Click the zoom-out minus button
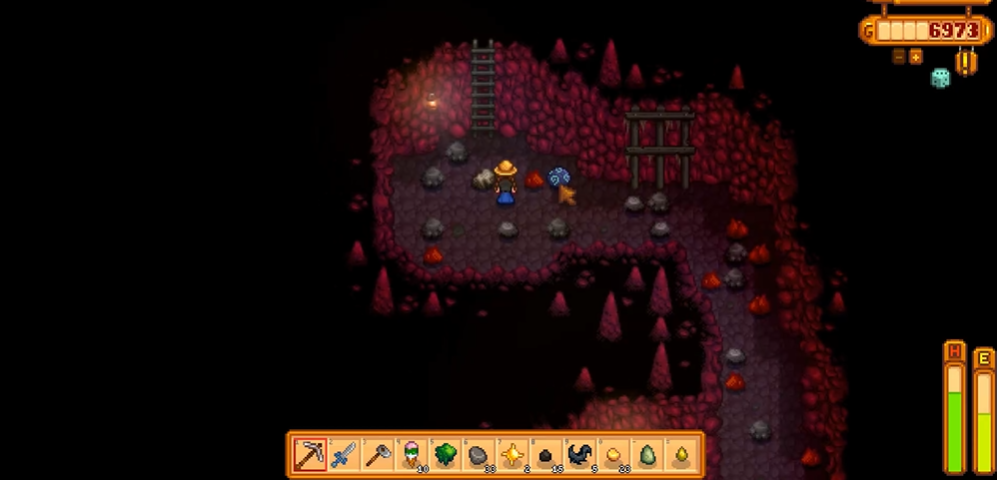The height and width of the screenshot is (480, 997). (899, 57)
